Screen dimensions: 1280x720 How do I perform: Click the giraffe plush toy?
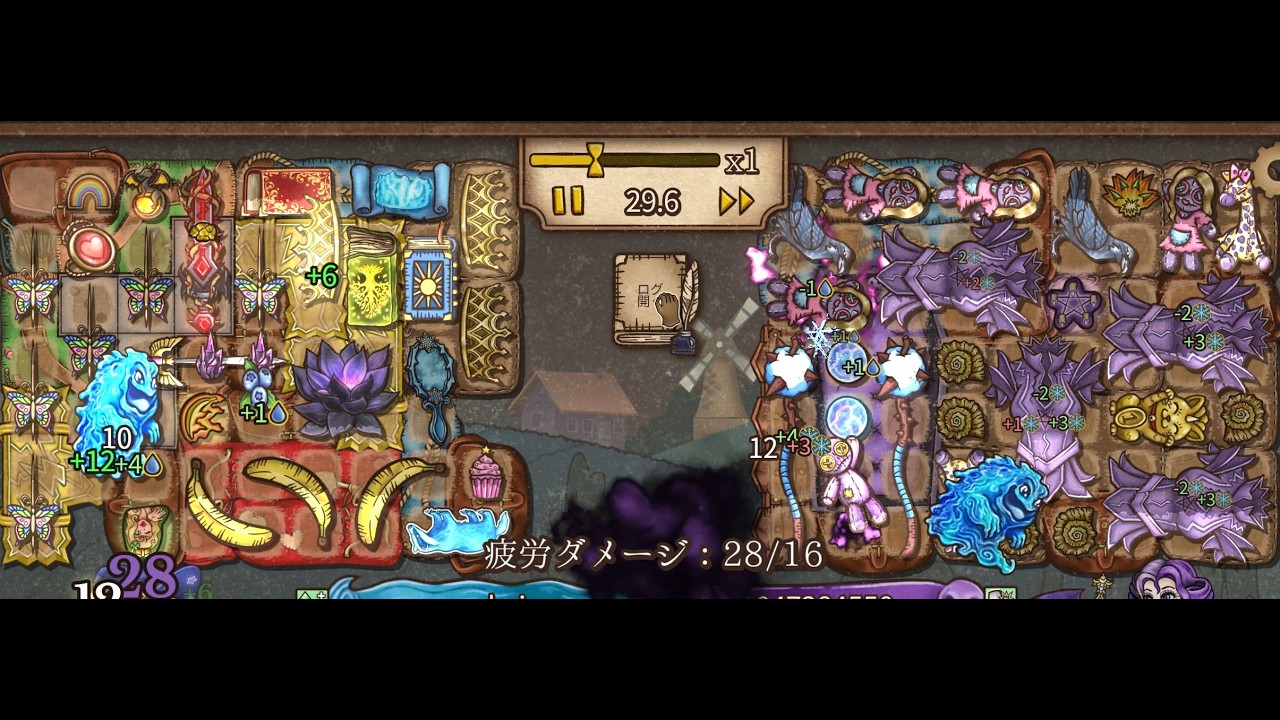[x=1237, y=213]
